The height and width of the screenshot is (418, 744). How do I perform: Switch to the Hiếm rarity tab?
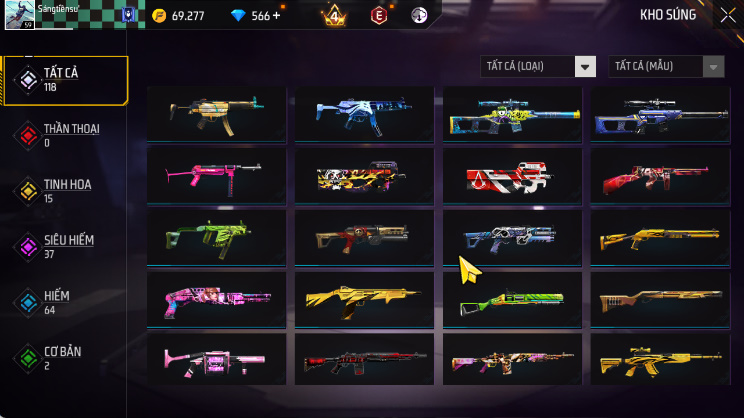click(x=66, y=303)
